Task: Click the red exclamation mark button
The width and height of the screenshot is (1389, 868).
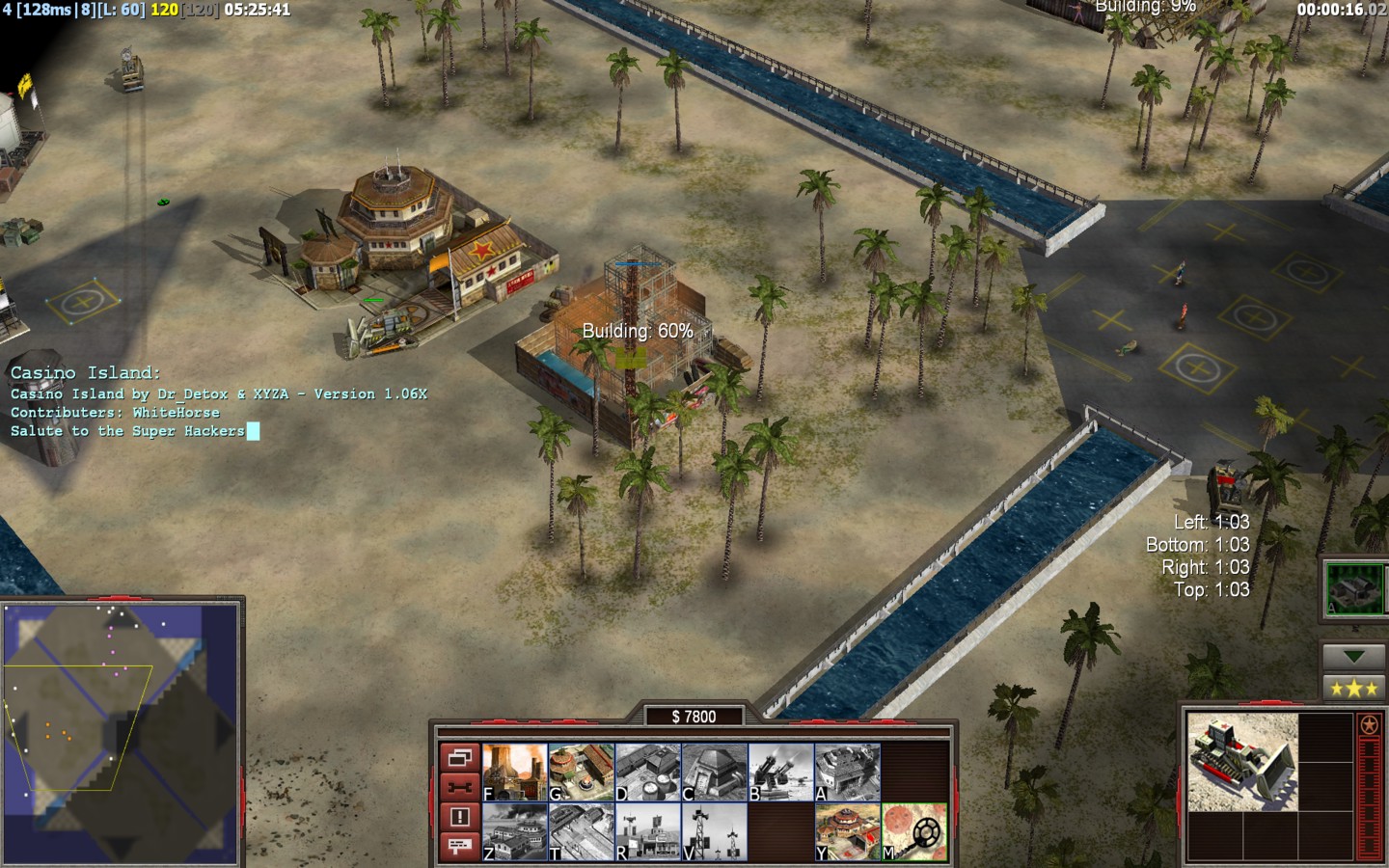Action: coord(459,817)
